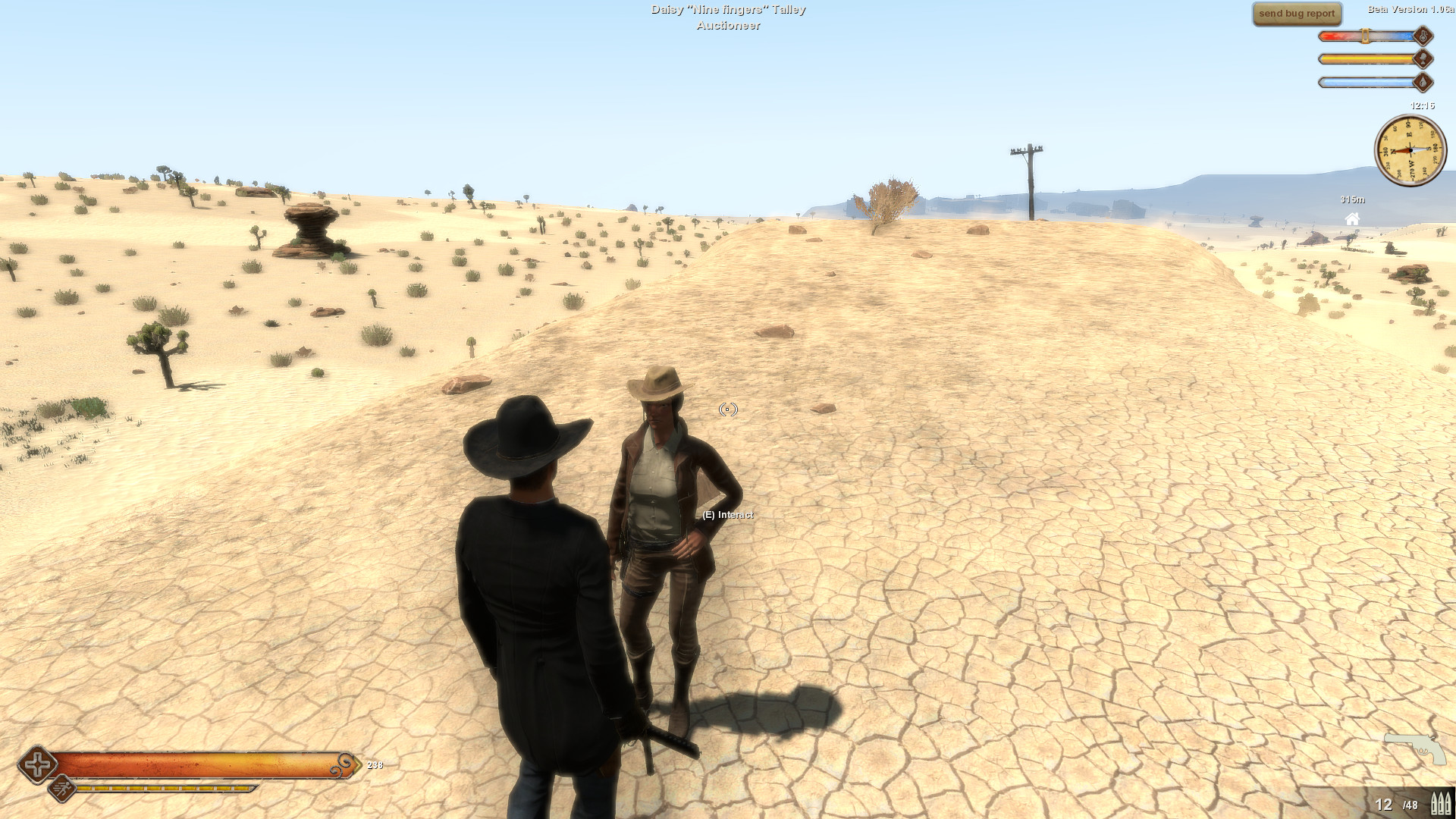Select the hunger status icon

tap(1423, 59)
